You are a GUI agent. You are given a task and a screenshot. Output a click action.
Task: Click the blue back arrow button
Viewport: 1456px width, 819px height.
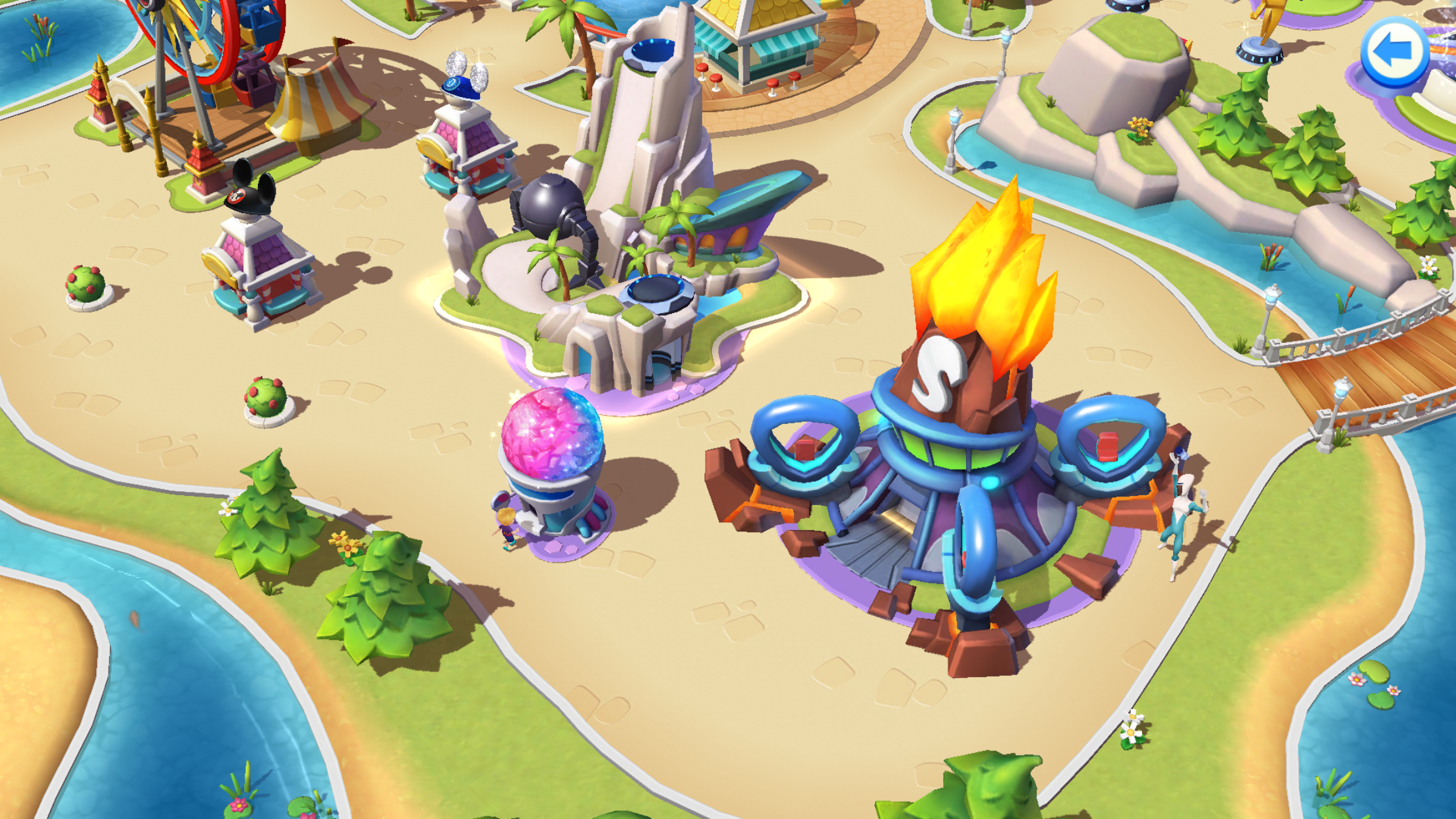pyautogui.click(x=1394, y=52)
